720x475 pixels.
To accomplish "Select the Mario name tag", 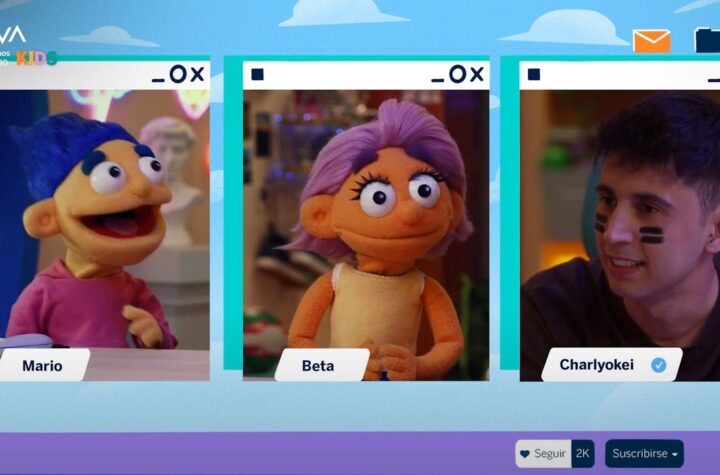I will point(42,366).
